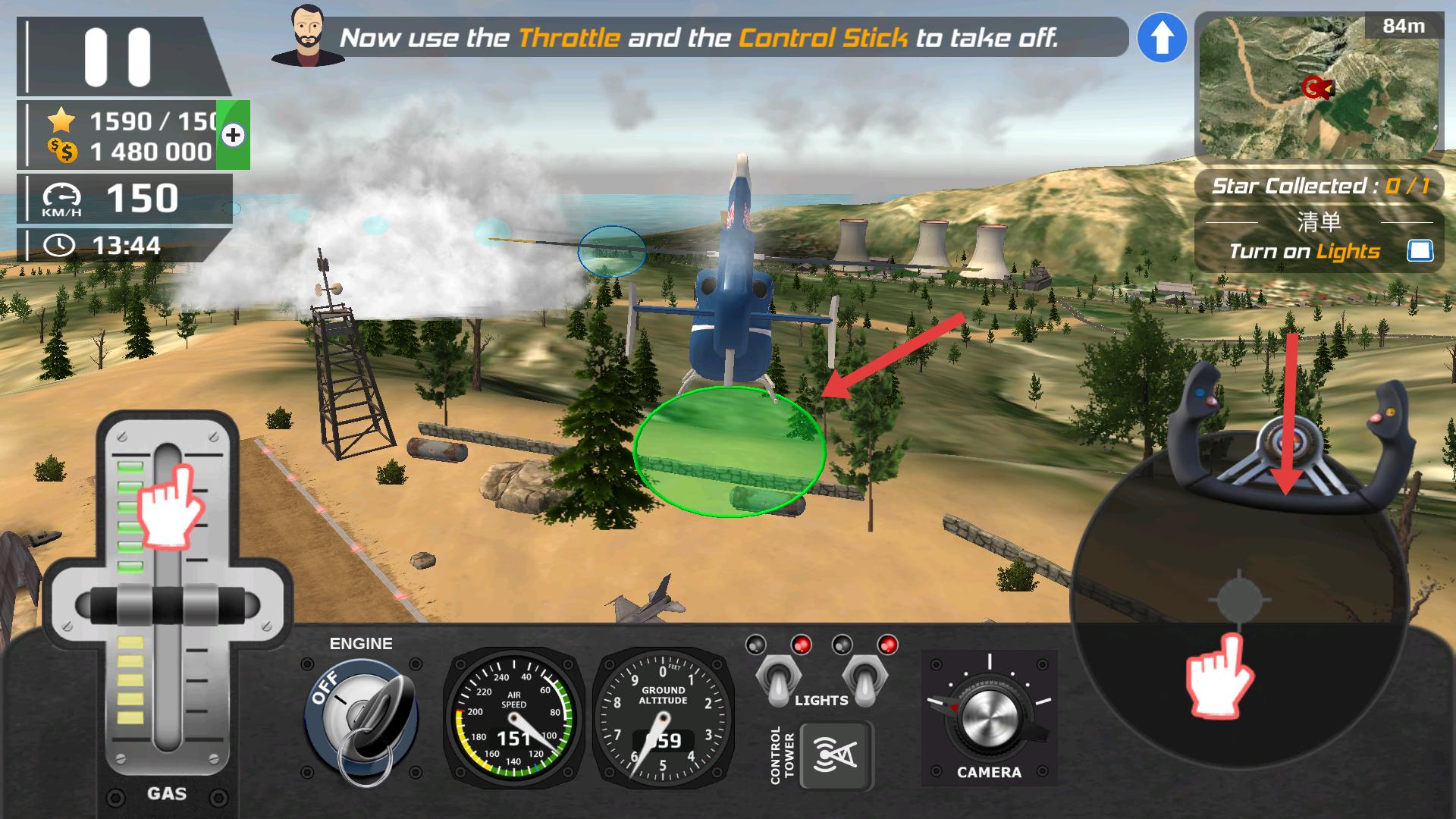Pause the game with the pause button
Image resolution: width=1456 pixels, height=819 pixels.
pos(118,58)
